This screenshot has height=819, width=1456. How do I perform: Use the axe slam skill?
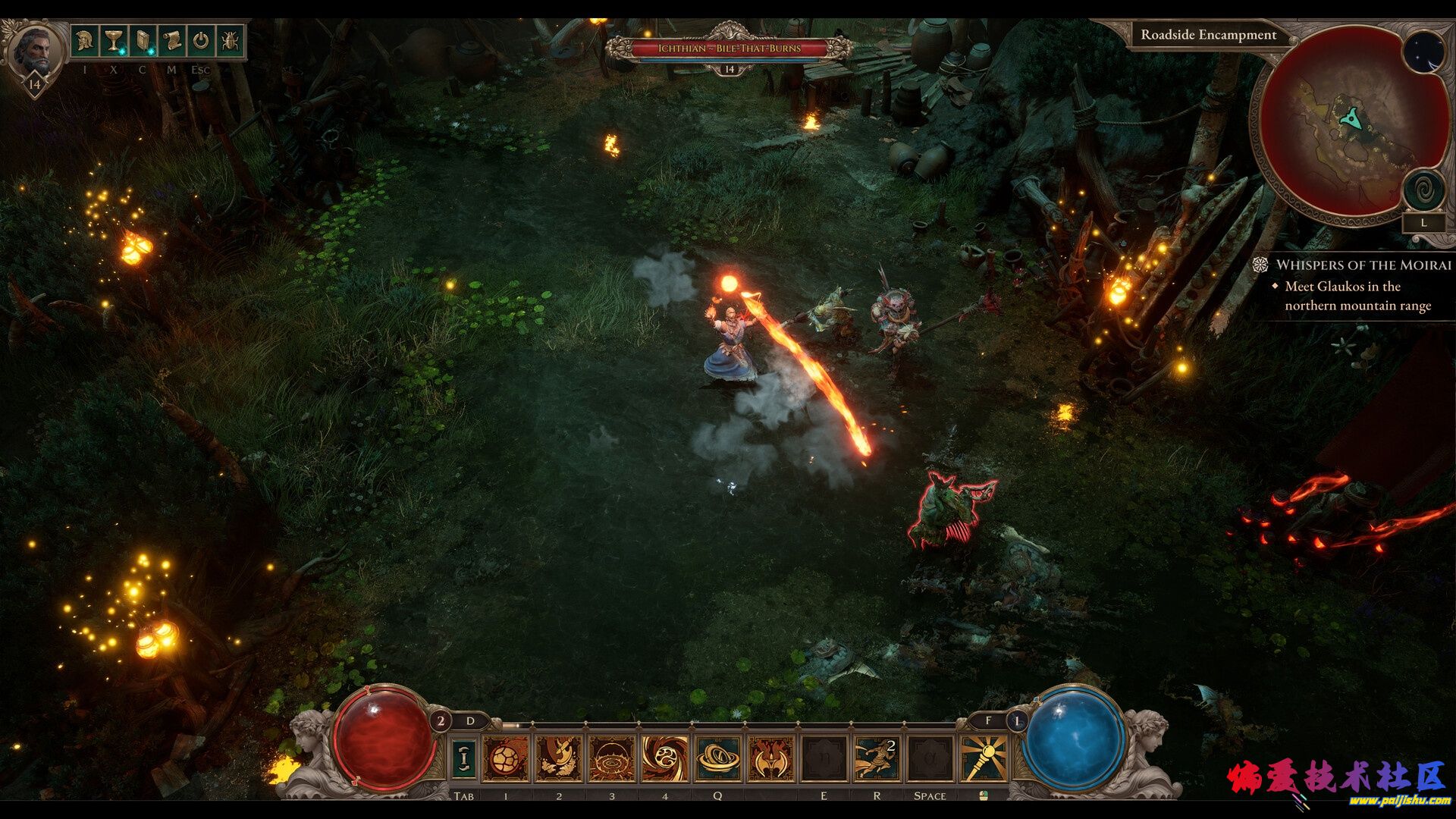click(558, 758)
